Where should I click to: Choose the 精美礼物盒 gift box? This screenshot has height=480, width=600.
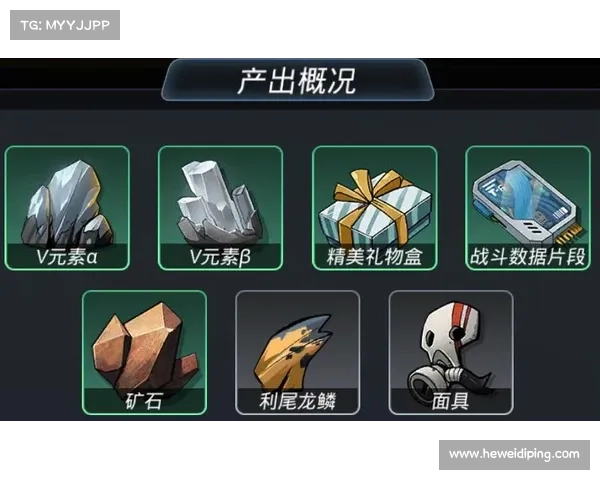tap(374, 208)
